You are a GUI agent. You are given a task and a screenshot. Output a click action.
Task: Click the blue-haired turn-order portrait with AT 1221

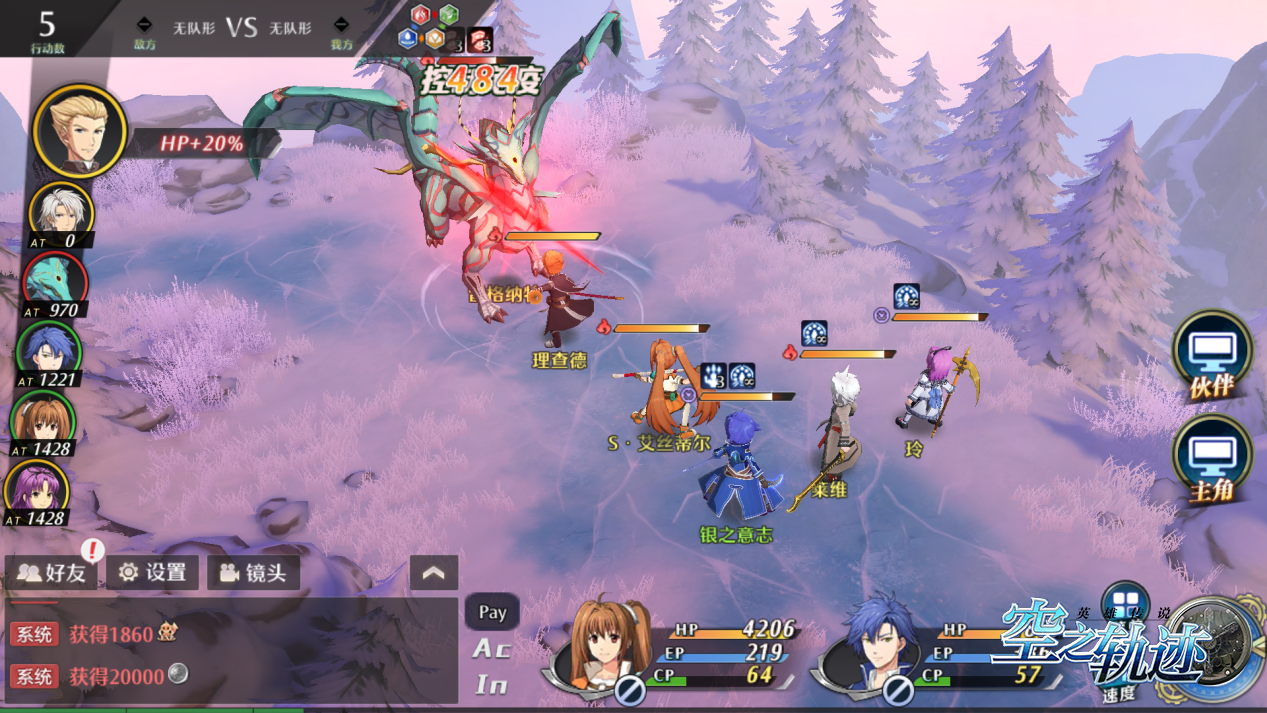pyautogui.click(x=48, y=351)
